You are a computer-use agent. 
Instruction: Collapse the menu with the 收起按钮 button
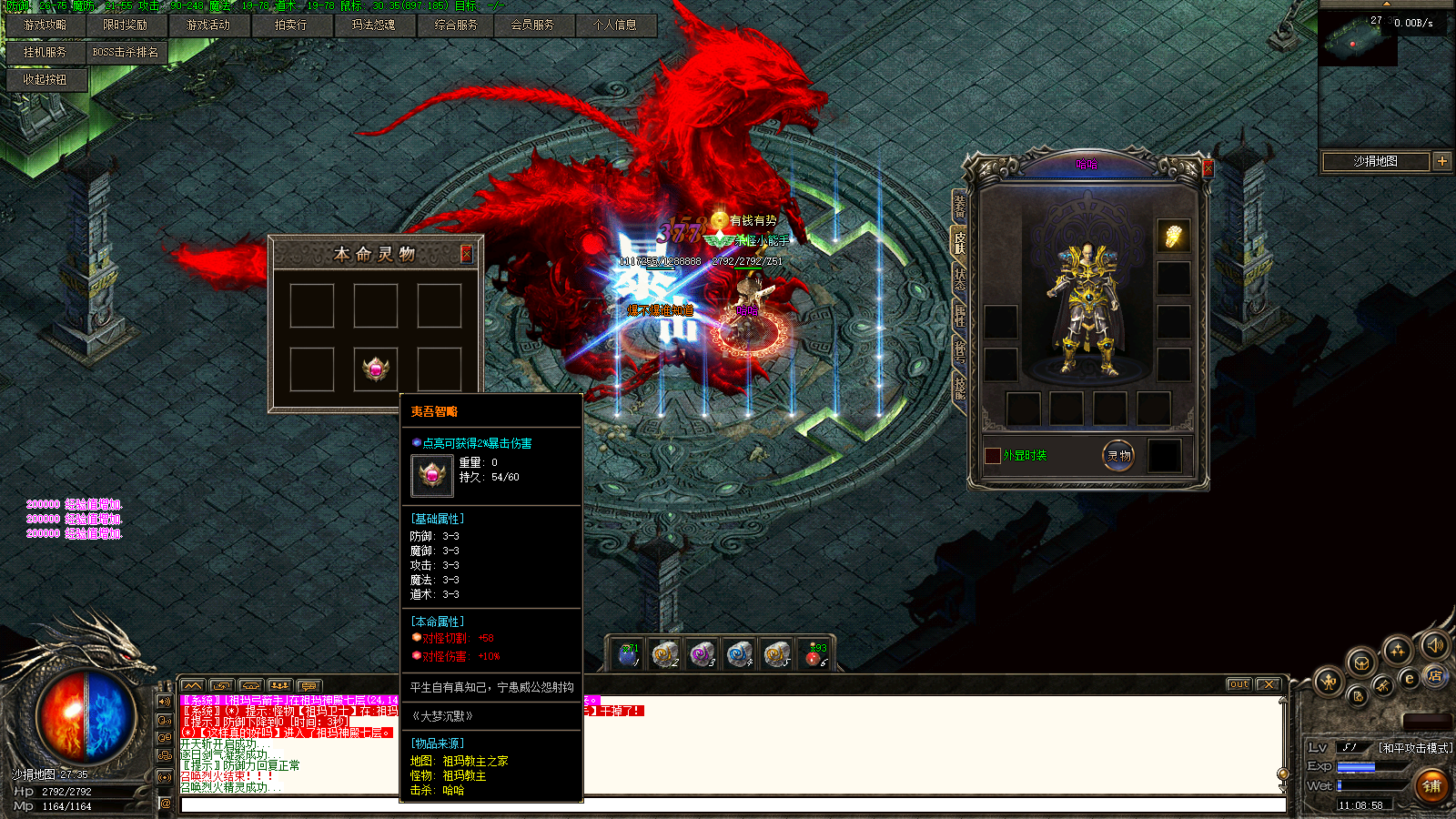click(45, 80)
